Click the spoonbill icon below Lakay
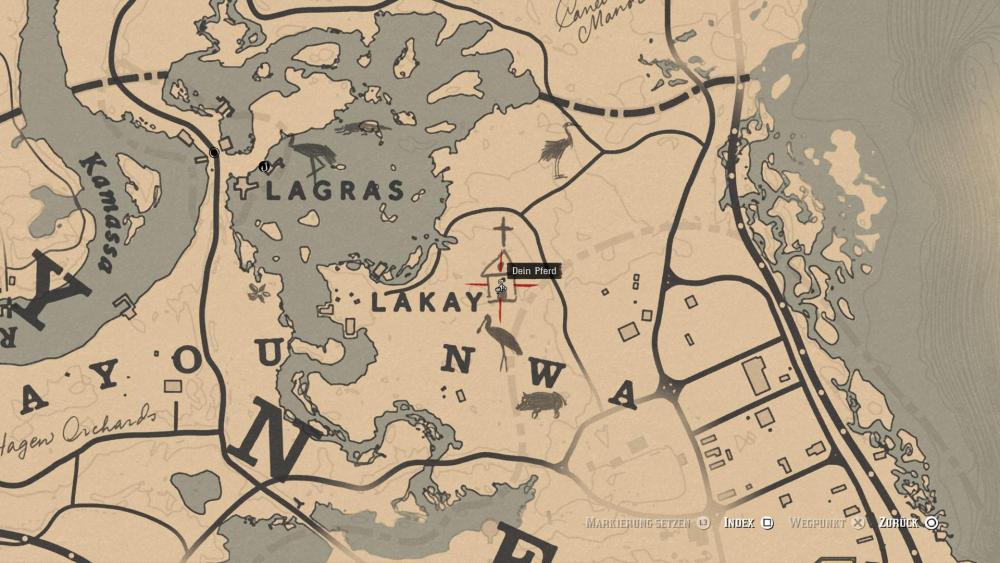Viewport: 1000px width, 563px height. tap(496, 338)
